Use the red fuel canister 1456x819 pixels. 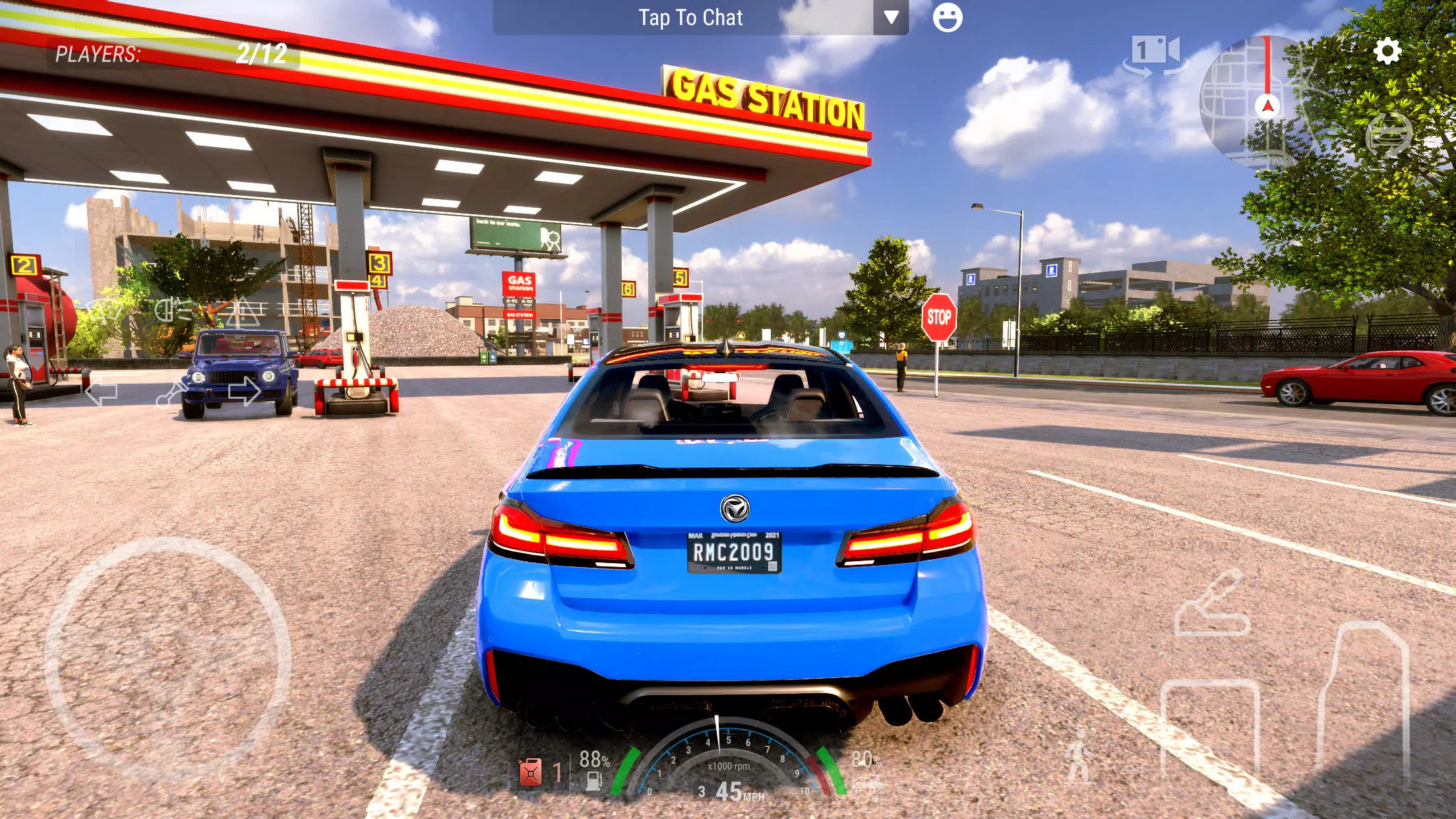[x=531, y=772]
